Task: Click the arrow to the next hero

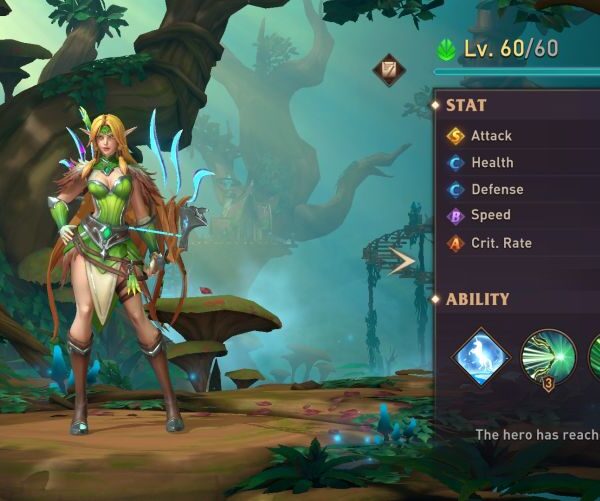Action: [x=402, y=262]
